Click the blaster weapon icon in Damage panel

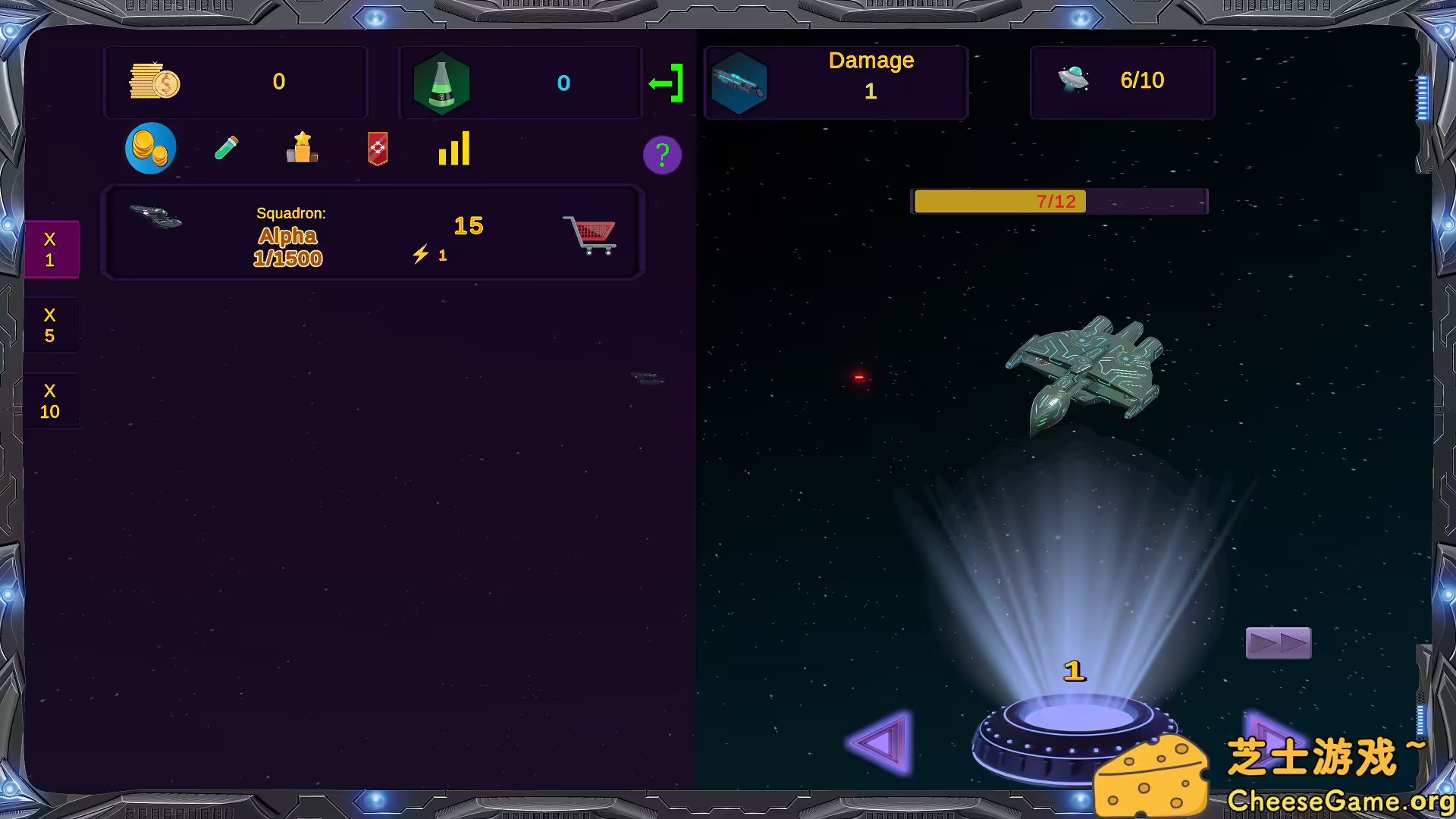[x=739, y=82]
